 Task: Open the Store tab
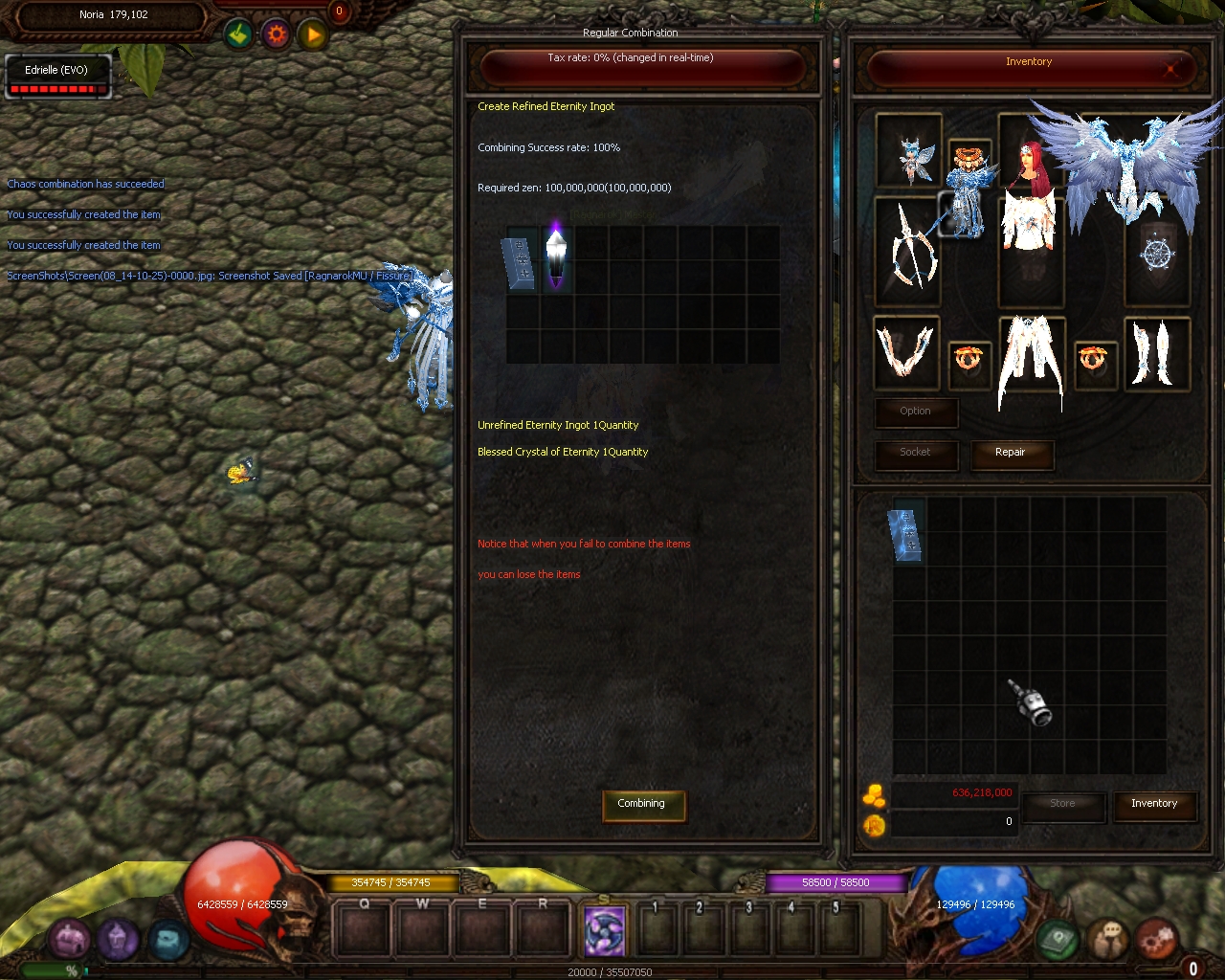tap(1062, 805)
